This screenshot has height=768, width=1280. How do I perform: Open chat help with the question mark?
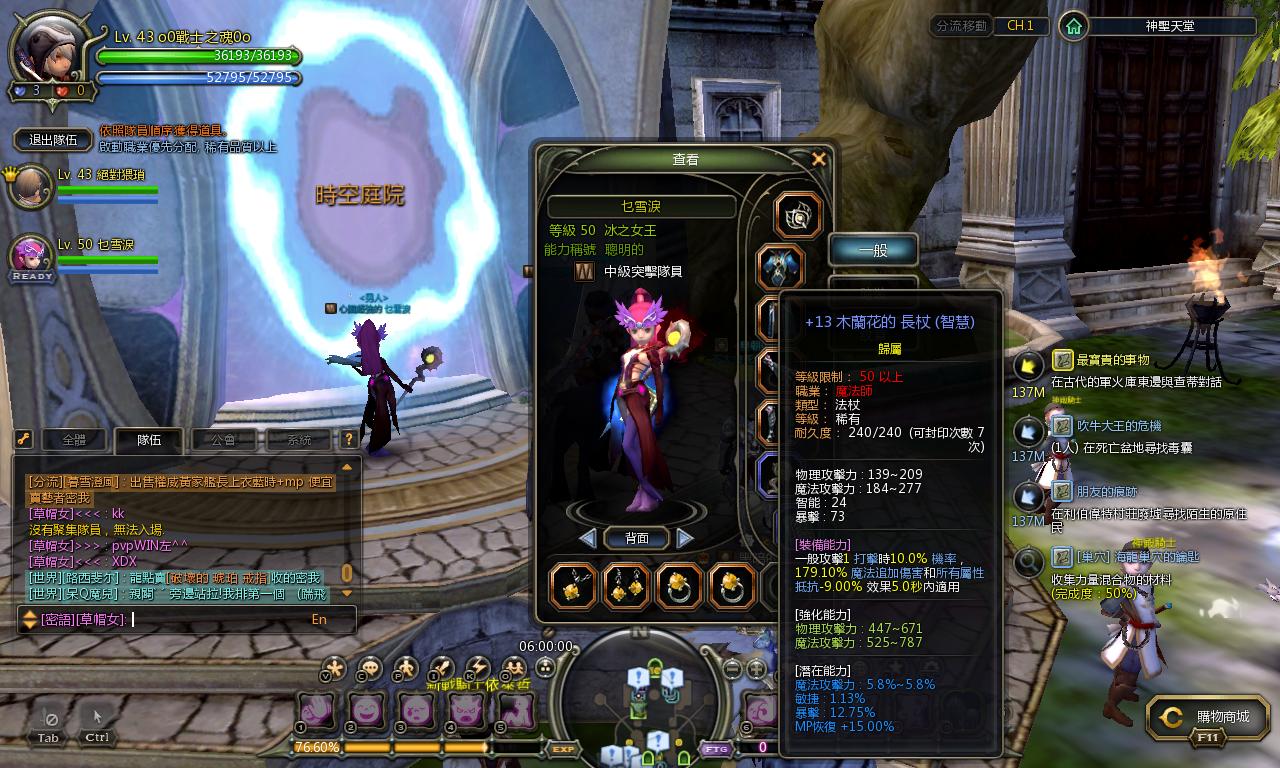click(349, 440)
